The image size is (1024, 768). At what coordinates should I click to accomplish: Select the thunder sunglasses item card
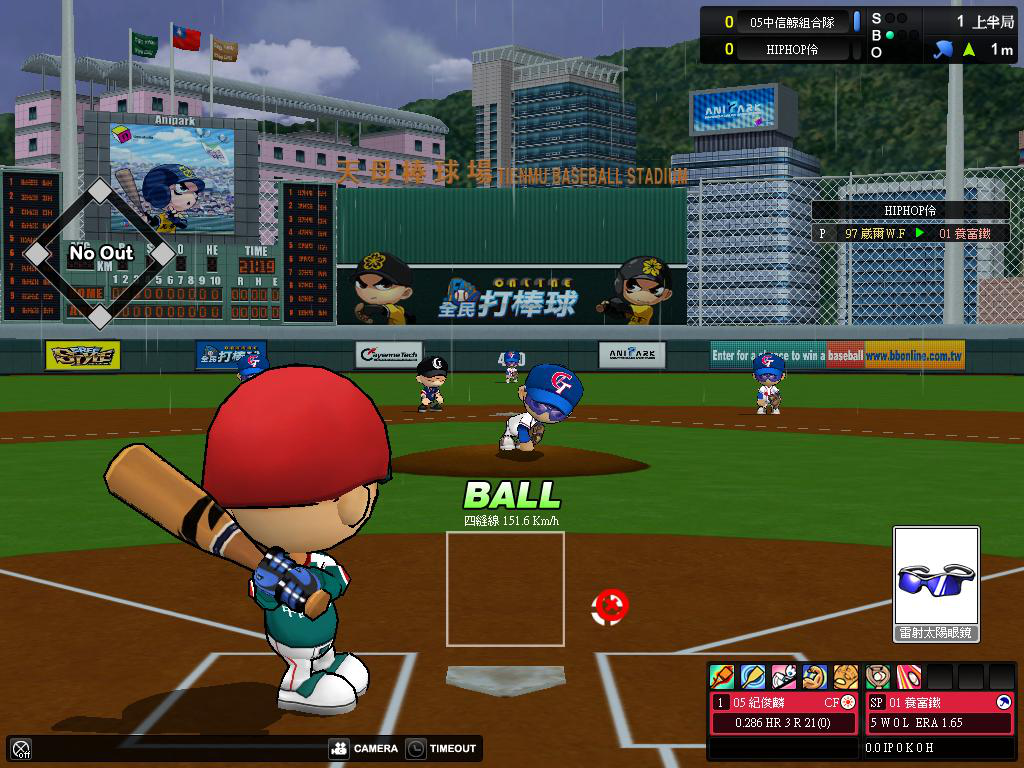point(936,584)
